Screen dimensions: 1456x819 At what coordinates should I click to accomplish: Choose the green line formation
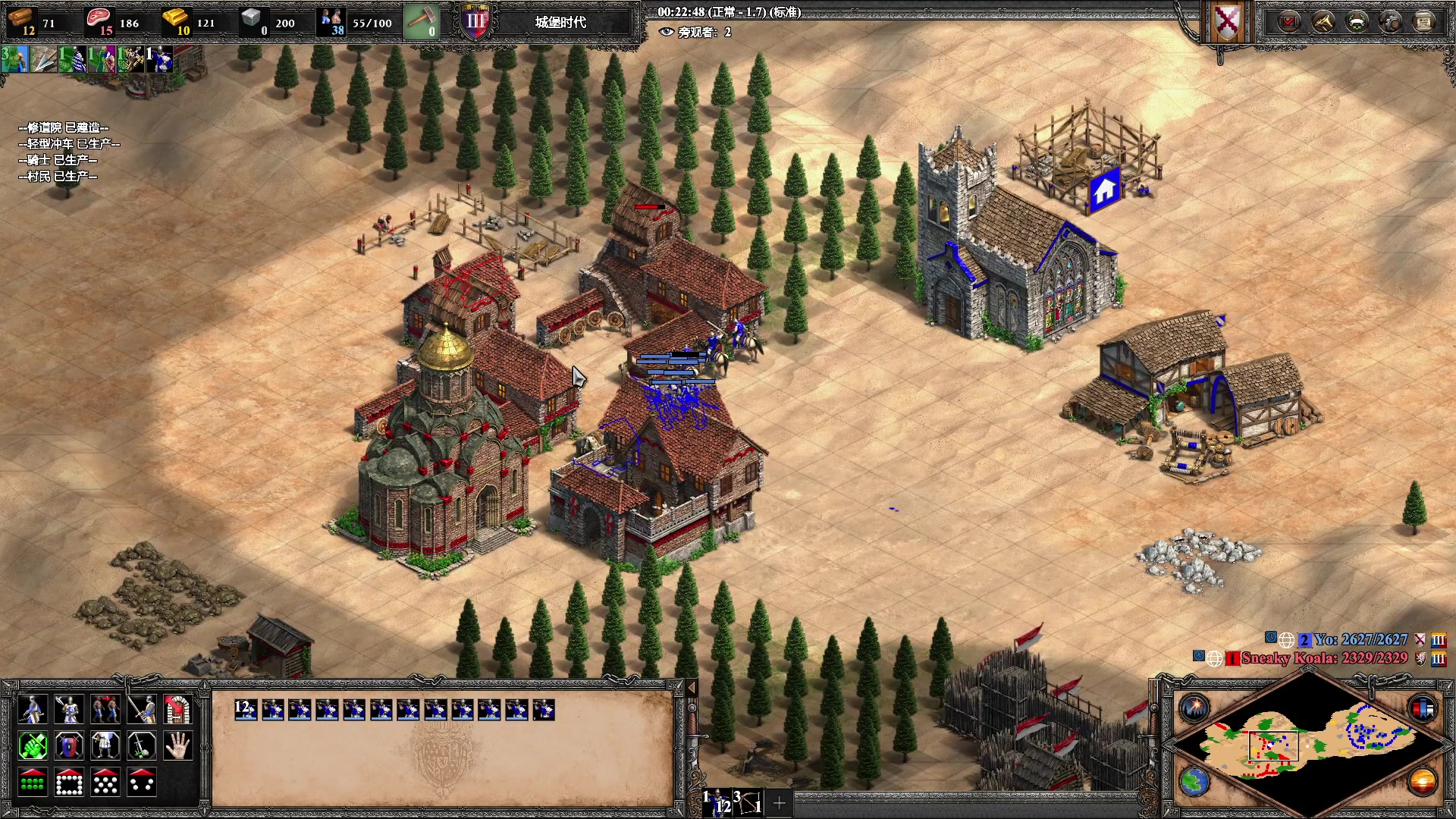click(33, 783)
